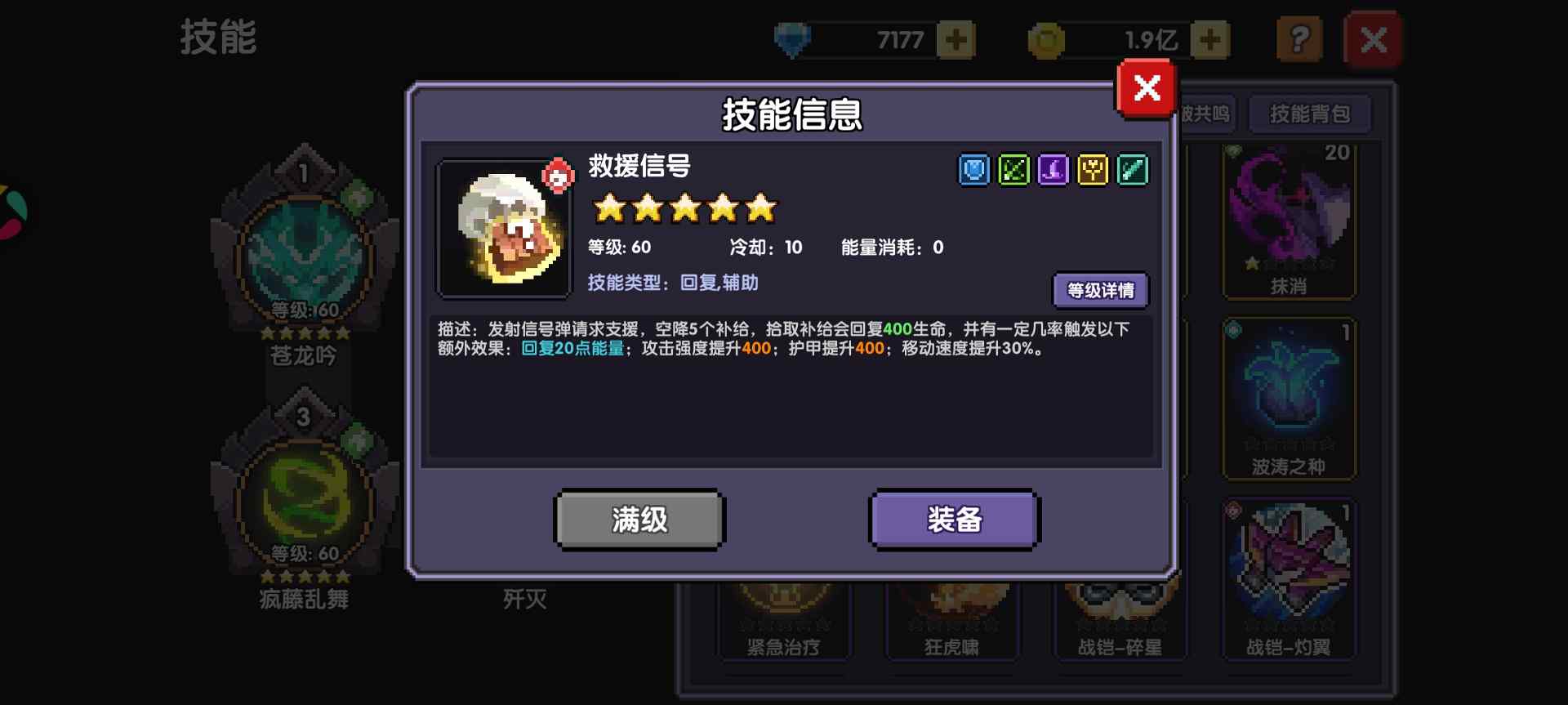1568x705 pixels.
Task: Switch to the 技能背包 tab
Action: tap(1309, 114)
